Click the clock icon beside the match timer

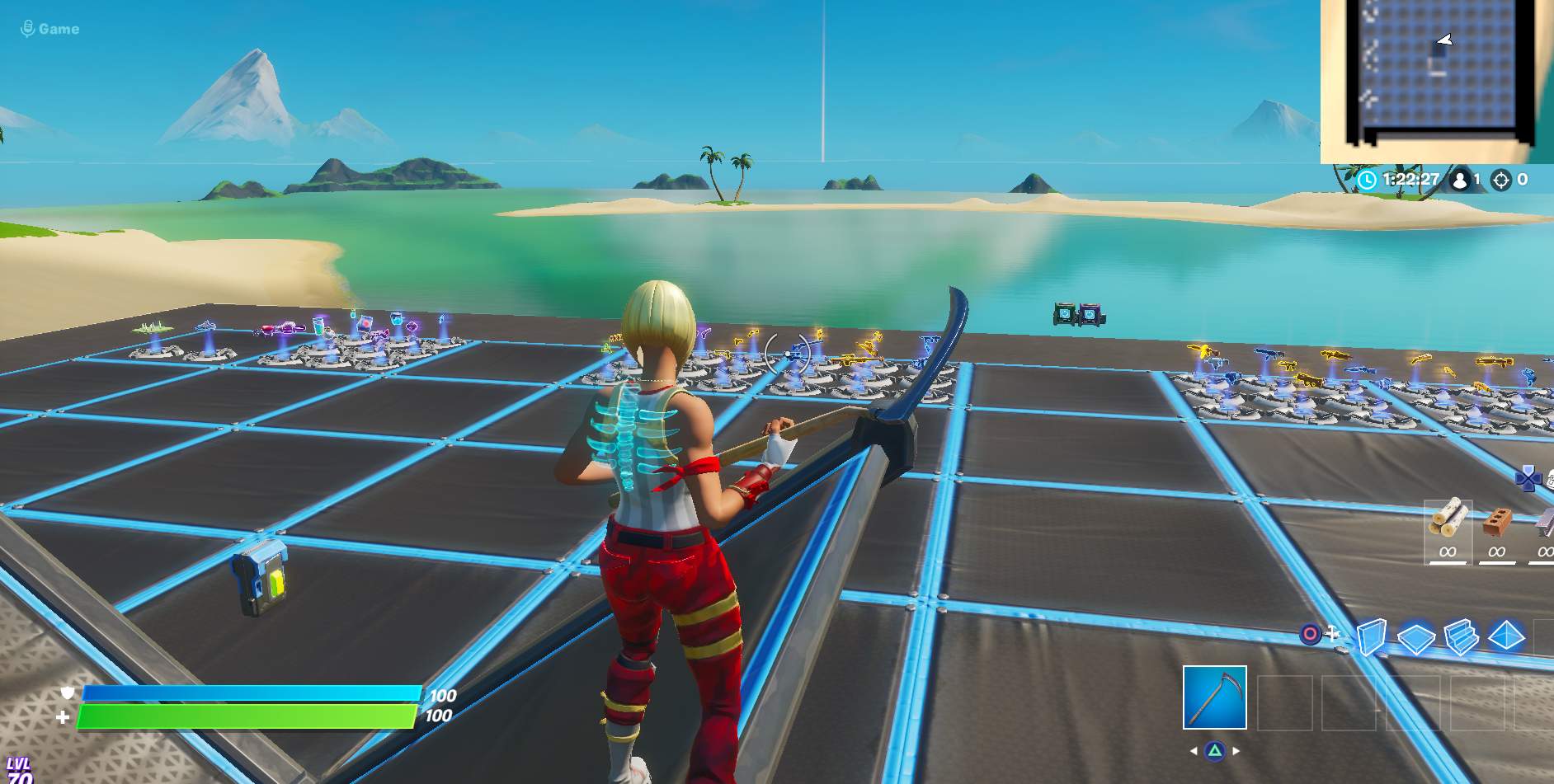(x=1368, y=177)
